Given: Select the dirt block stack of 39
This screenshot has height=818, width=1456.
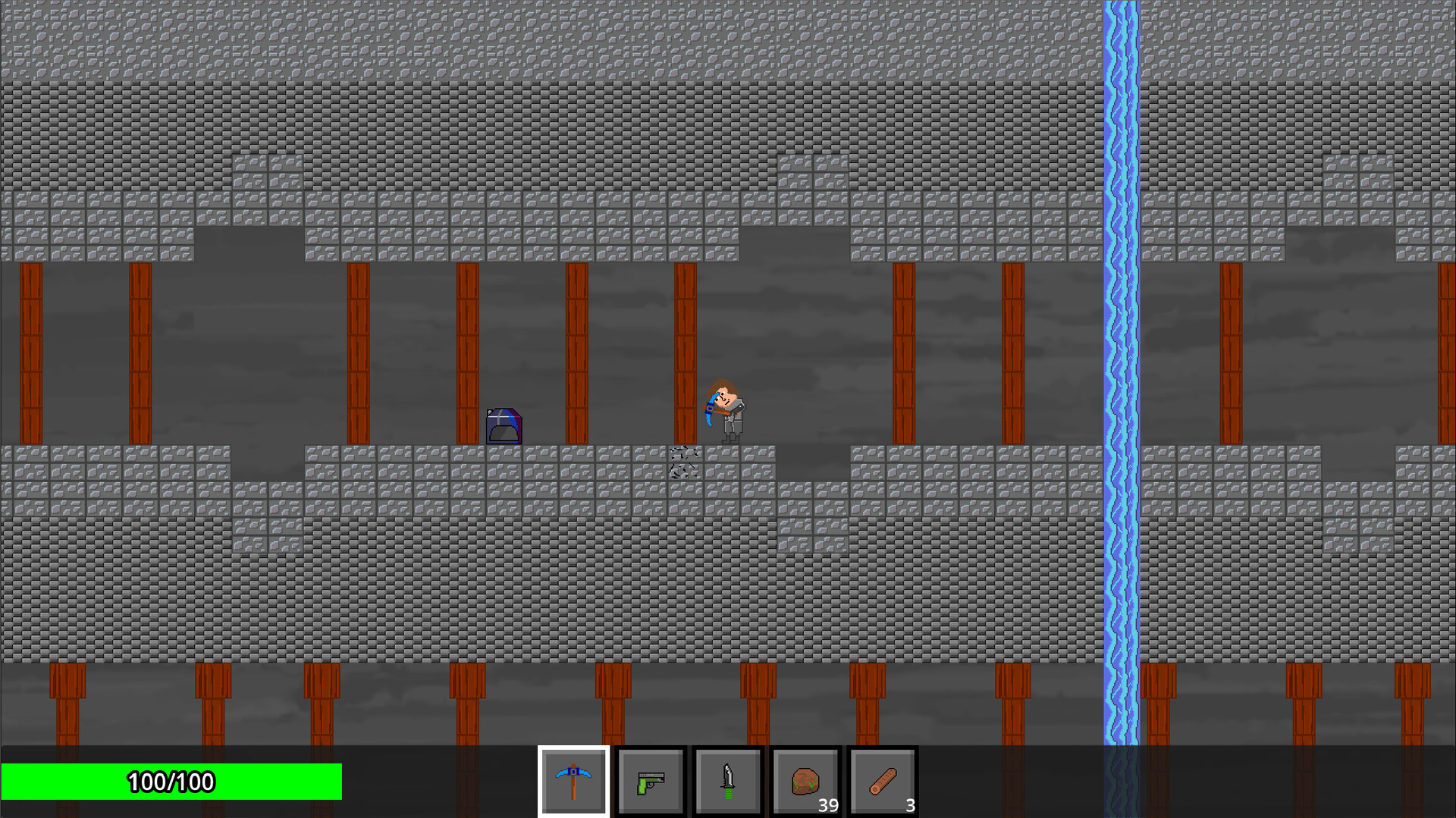Looking at the screenshot, I should coord(805,781).
